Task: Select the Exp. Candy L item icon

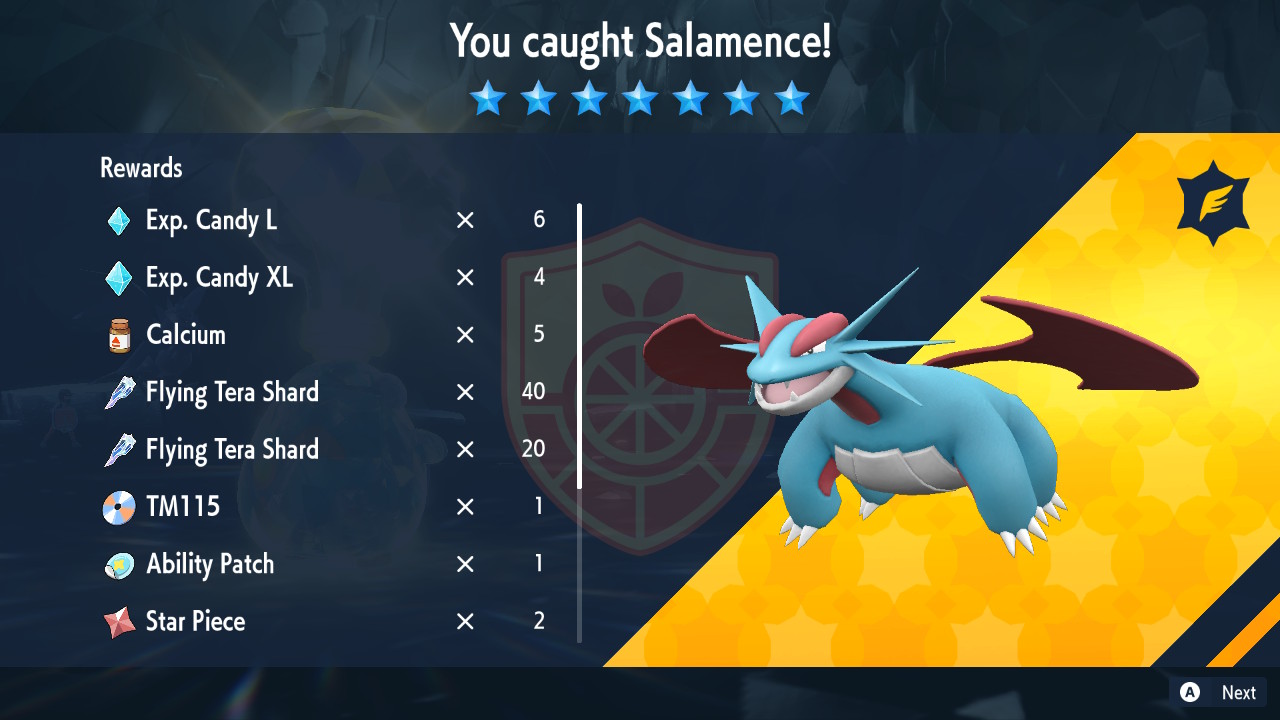Action: [118, 220]
